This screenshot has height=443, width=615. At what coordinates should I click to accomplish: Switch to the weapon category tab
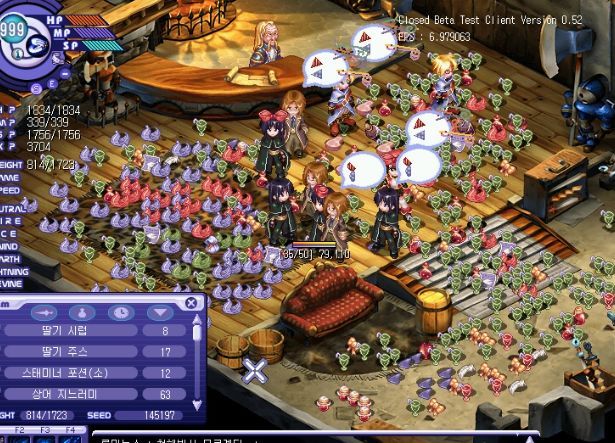(46, 312)
